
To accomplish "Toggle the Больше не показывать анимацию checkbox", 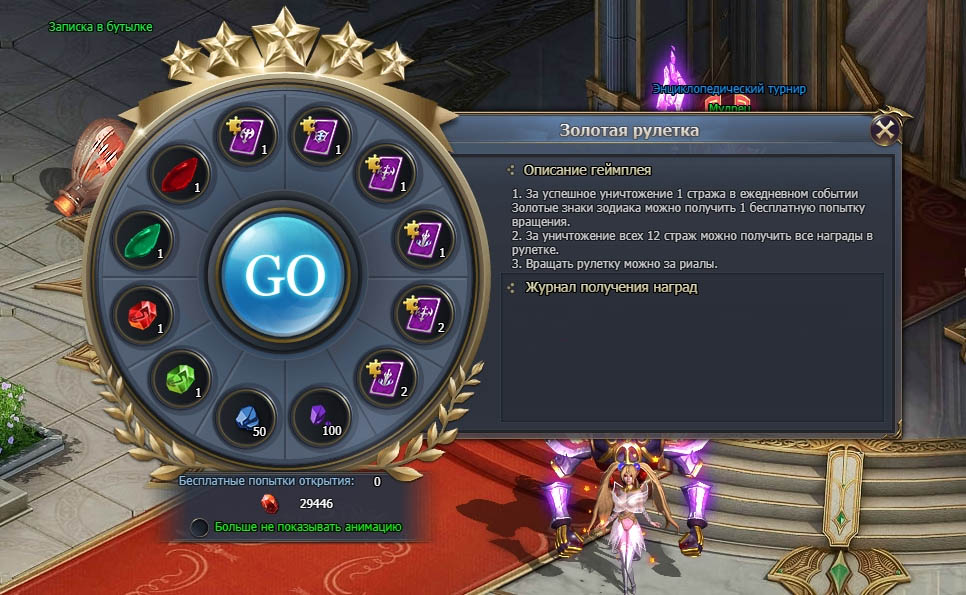I will click(200, 527).
